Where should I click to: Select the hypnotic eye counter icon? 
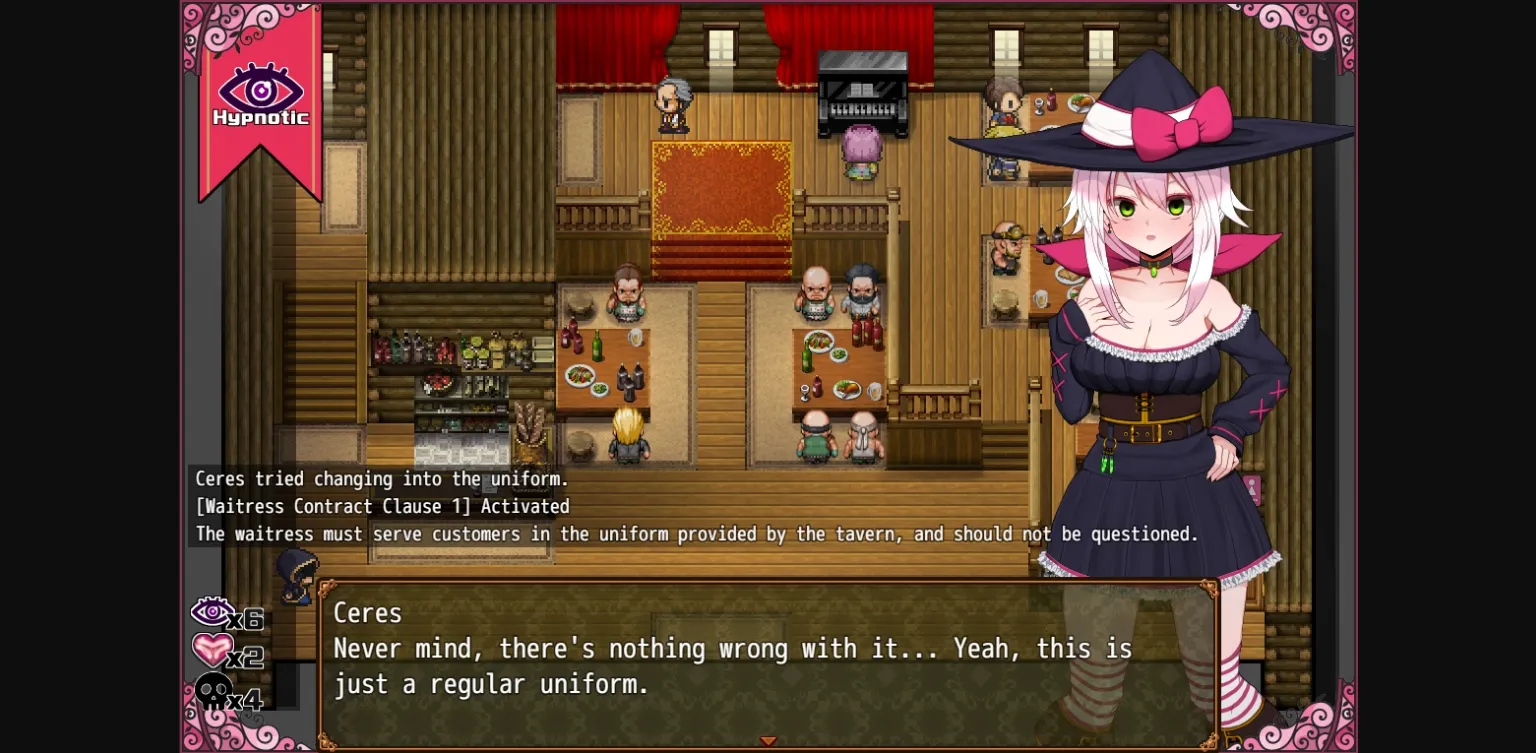click(211, 611)
